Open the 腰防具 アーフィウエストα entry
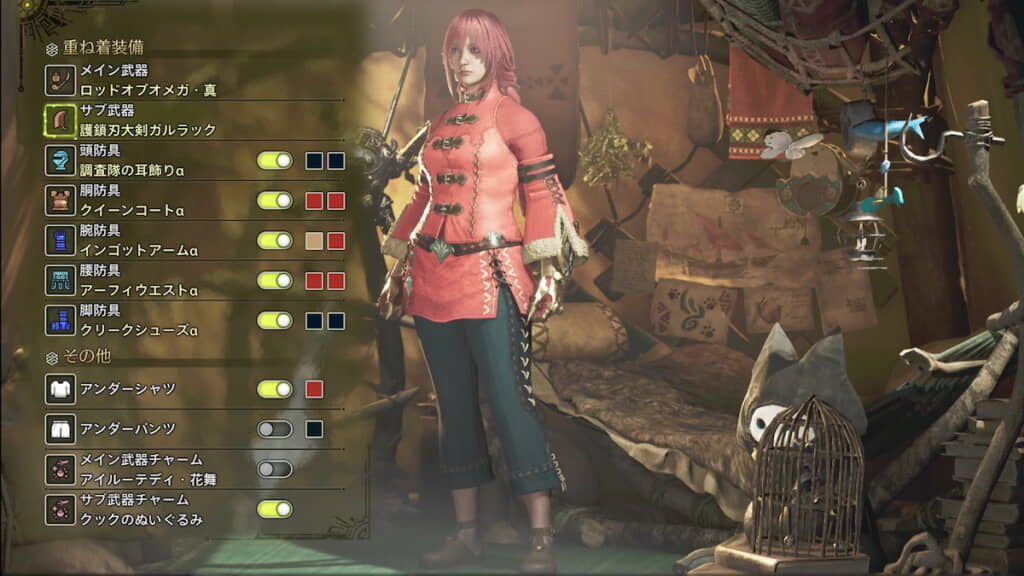Viewport: 1024px width, 576px height. [130, 281]
